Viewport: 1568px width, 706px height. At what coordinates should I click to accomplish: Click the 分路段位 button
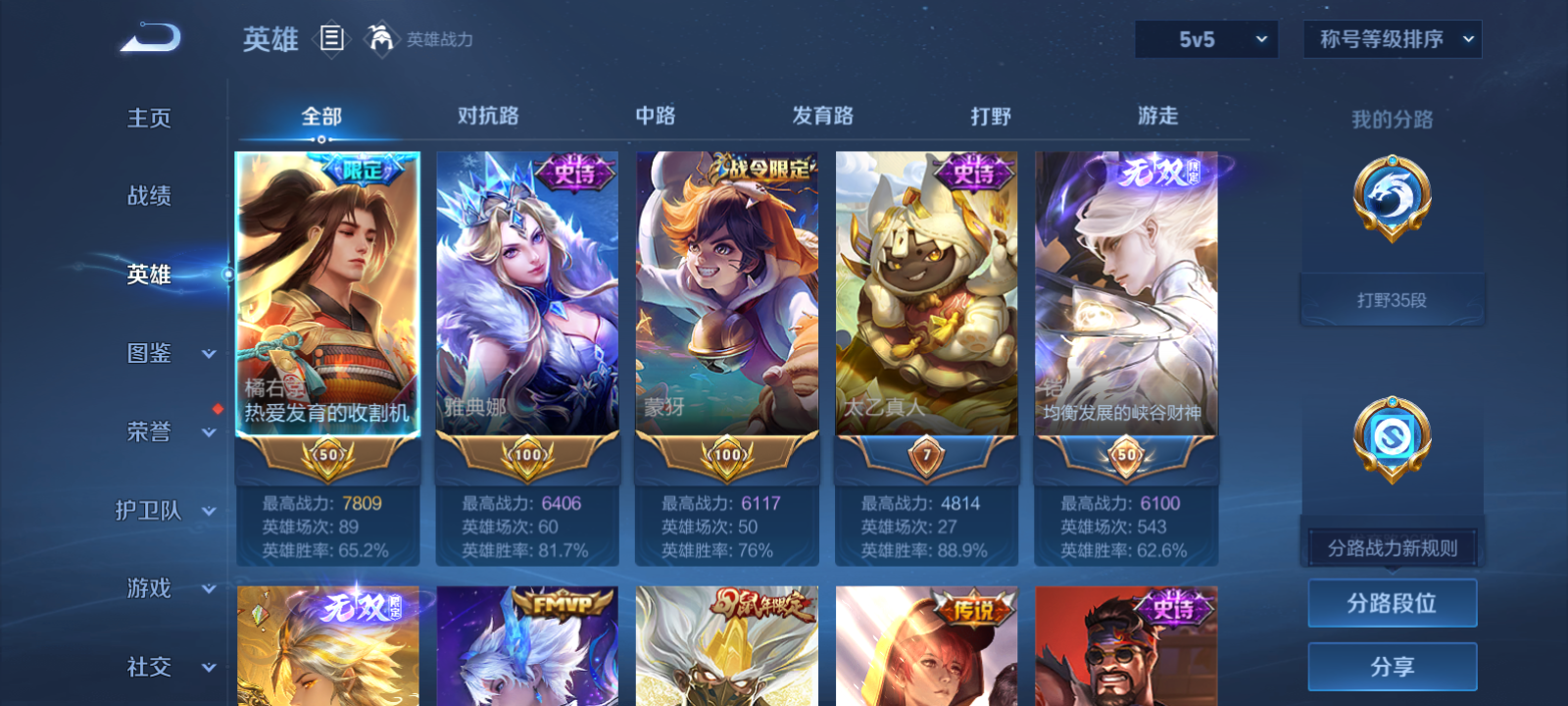[1392, 603]
